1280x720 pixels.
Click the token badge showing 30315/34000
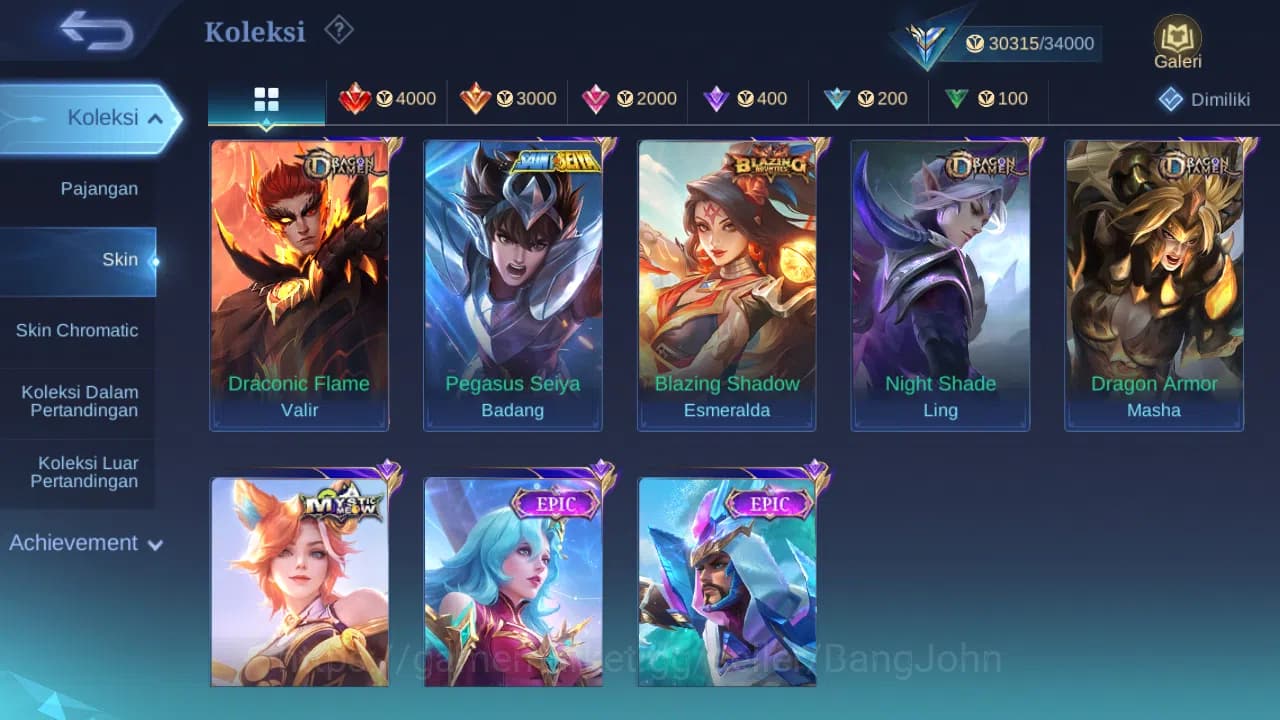pyautogui.click(x=1030, y=43)
